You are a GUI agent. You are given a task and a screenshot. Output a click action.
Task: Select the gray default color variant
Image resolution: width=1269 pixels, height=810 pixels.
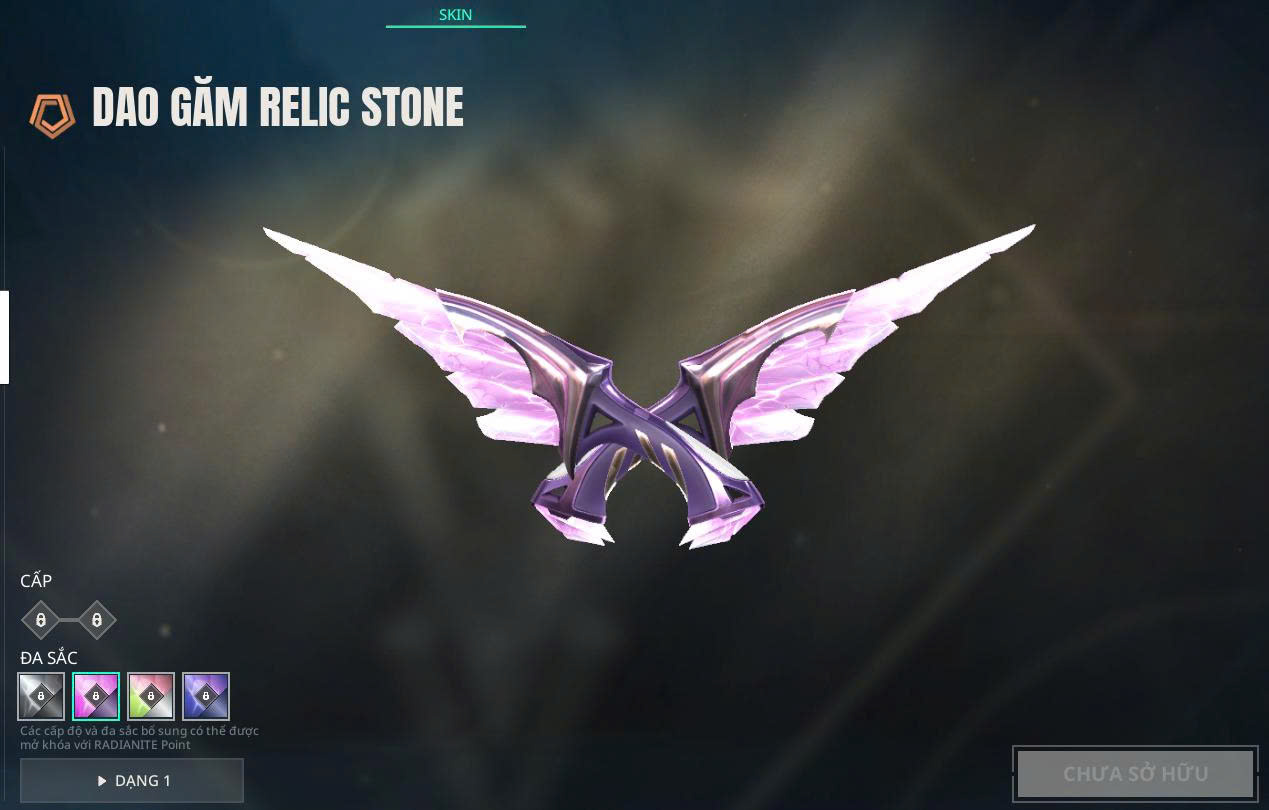(x=41, y=696)
